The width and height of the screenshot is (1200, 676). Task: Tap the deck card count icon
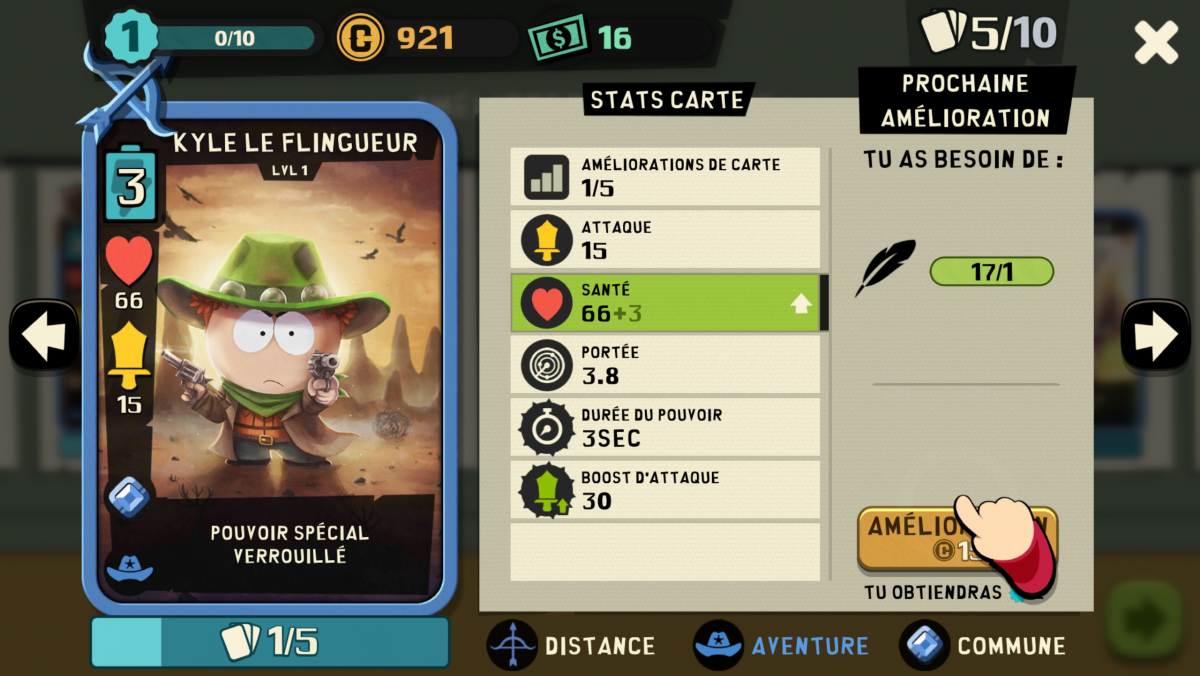(x=943, y=32)
